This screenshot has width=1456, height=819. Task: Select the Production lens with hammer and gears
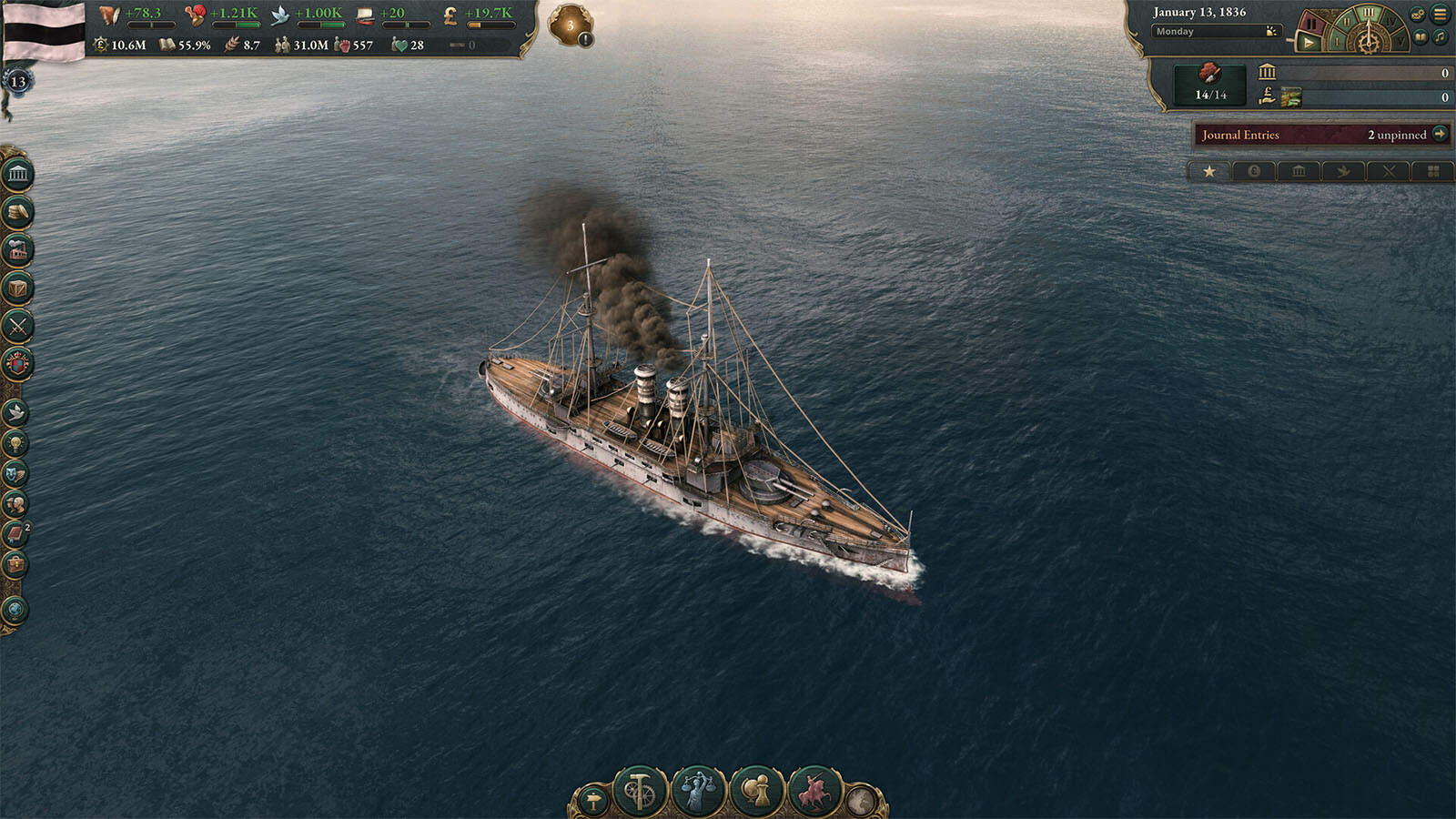point(641,790)
